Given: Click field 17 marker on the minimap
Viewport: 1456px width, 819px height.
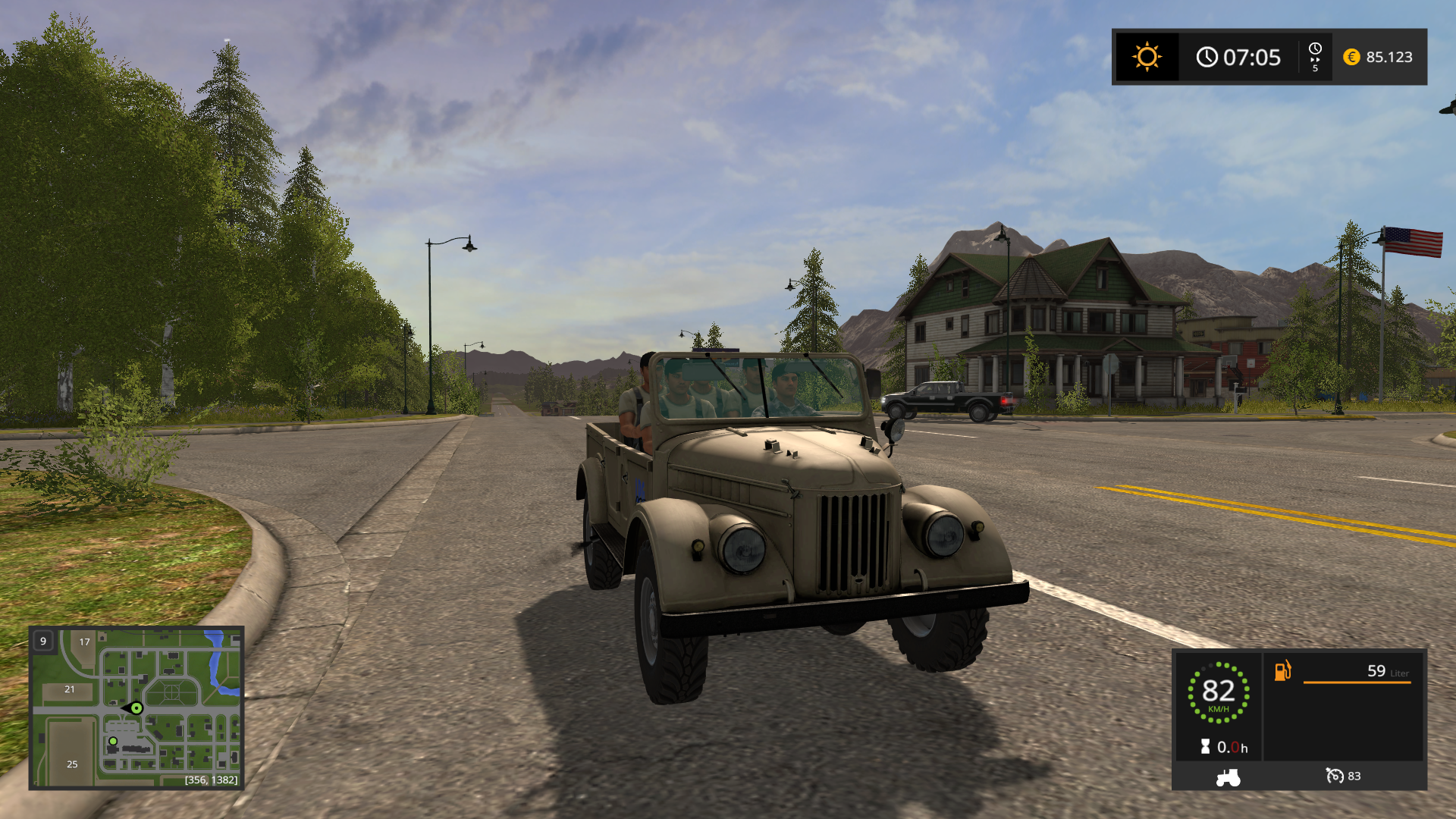Looking at the screenshot, I should pyautogui.click(x=85, y=642).
